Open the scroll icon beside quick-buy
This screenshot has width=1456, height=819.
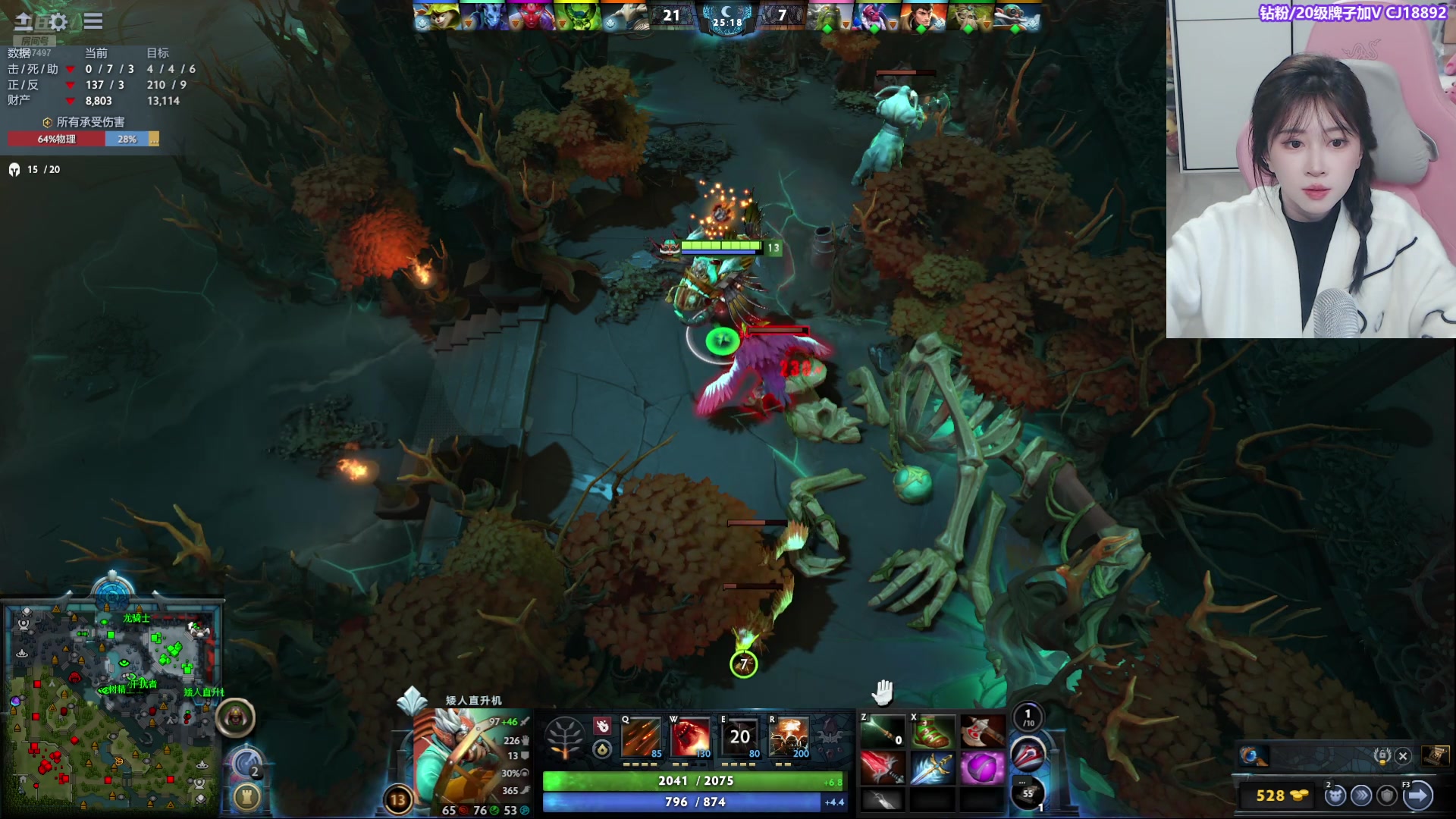tap(1435, 756)
